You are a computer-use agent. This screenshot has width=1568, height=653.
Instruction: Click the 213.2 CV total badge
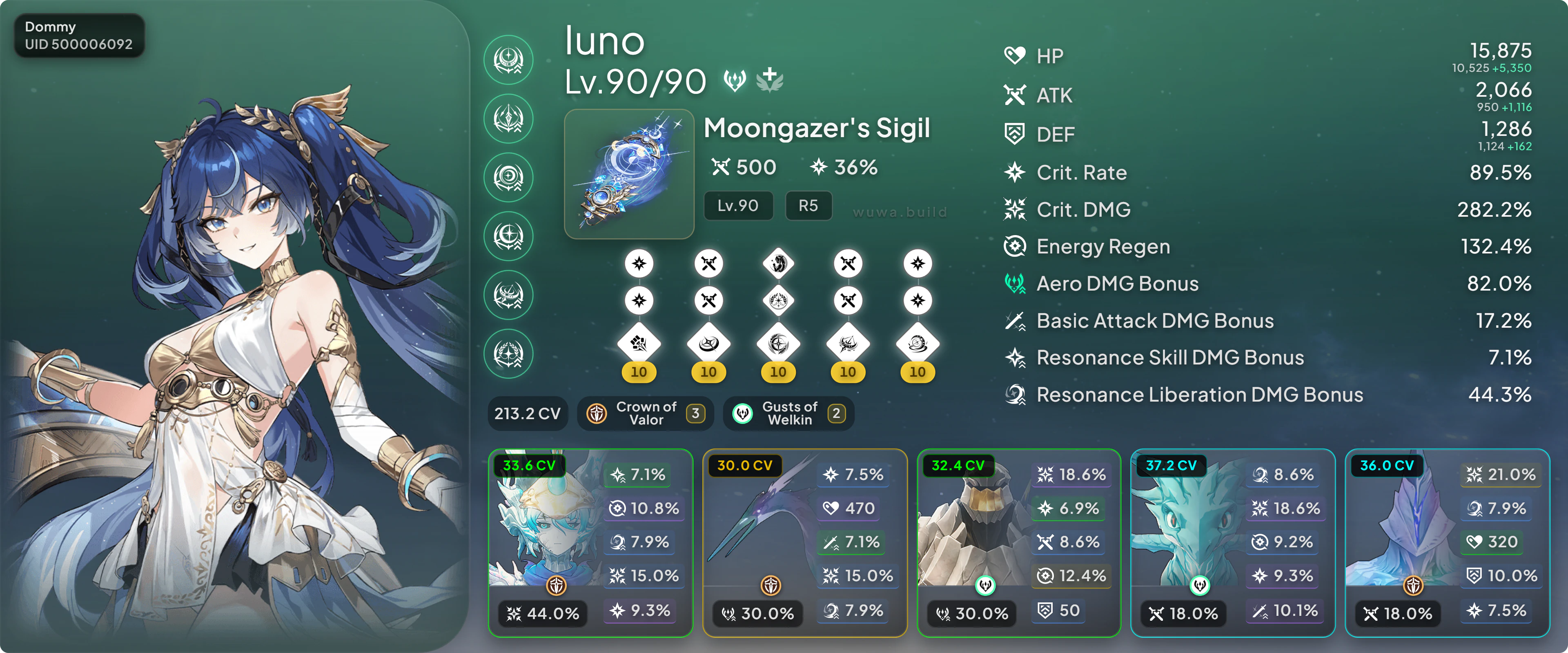527,414
